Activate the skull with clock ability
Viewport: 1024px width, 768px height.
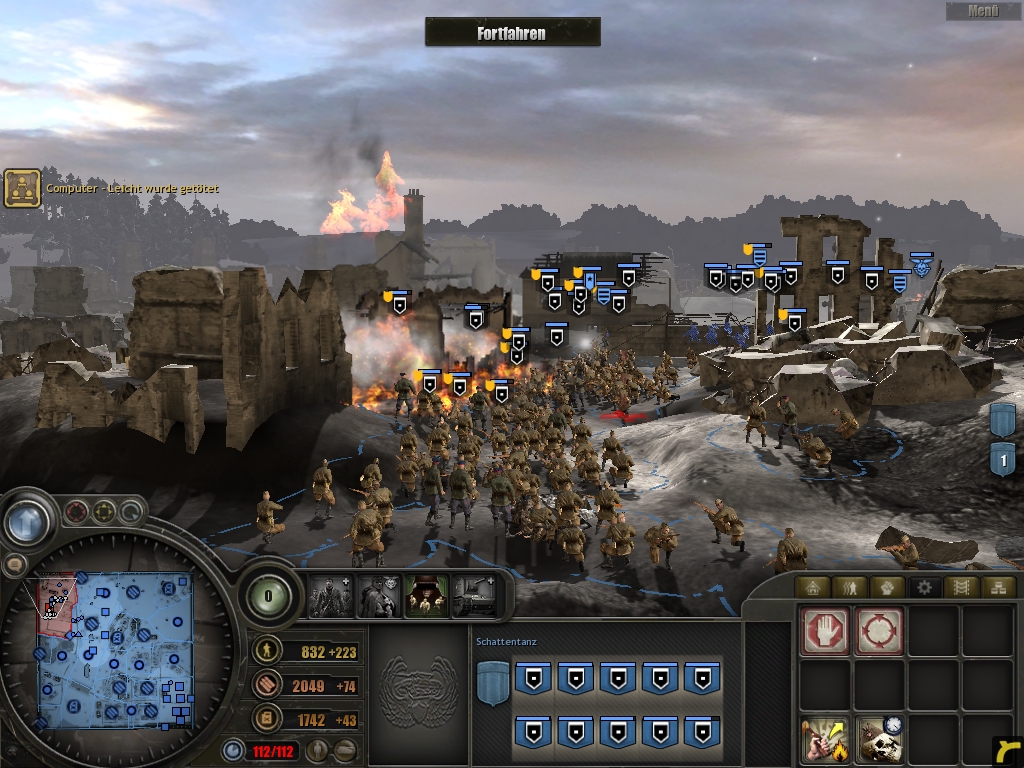879,740
